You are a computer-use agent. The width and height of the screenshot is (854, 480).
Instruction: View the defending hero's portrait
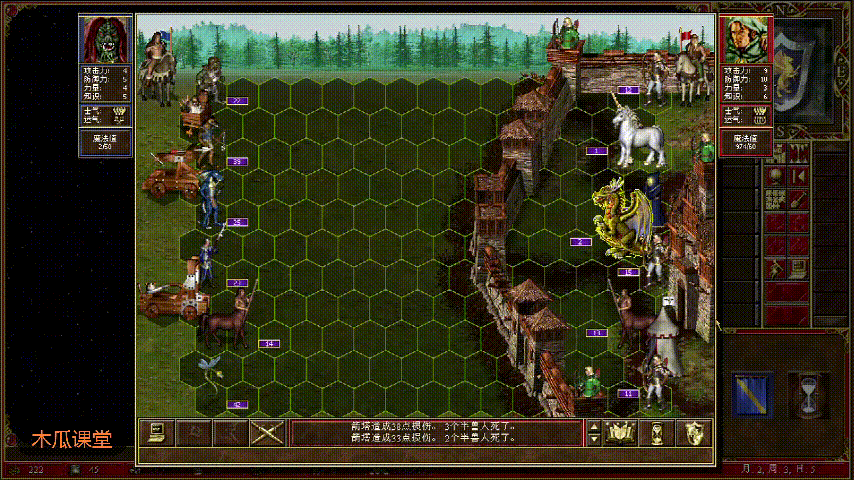745,39
